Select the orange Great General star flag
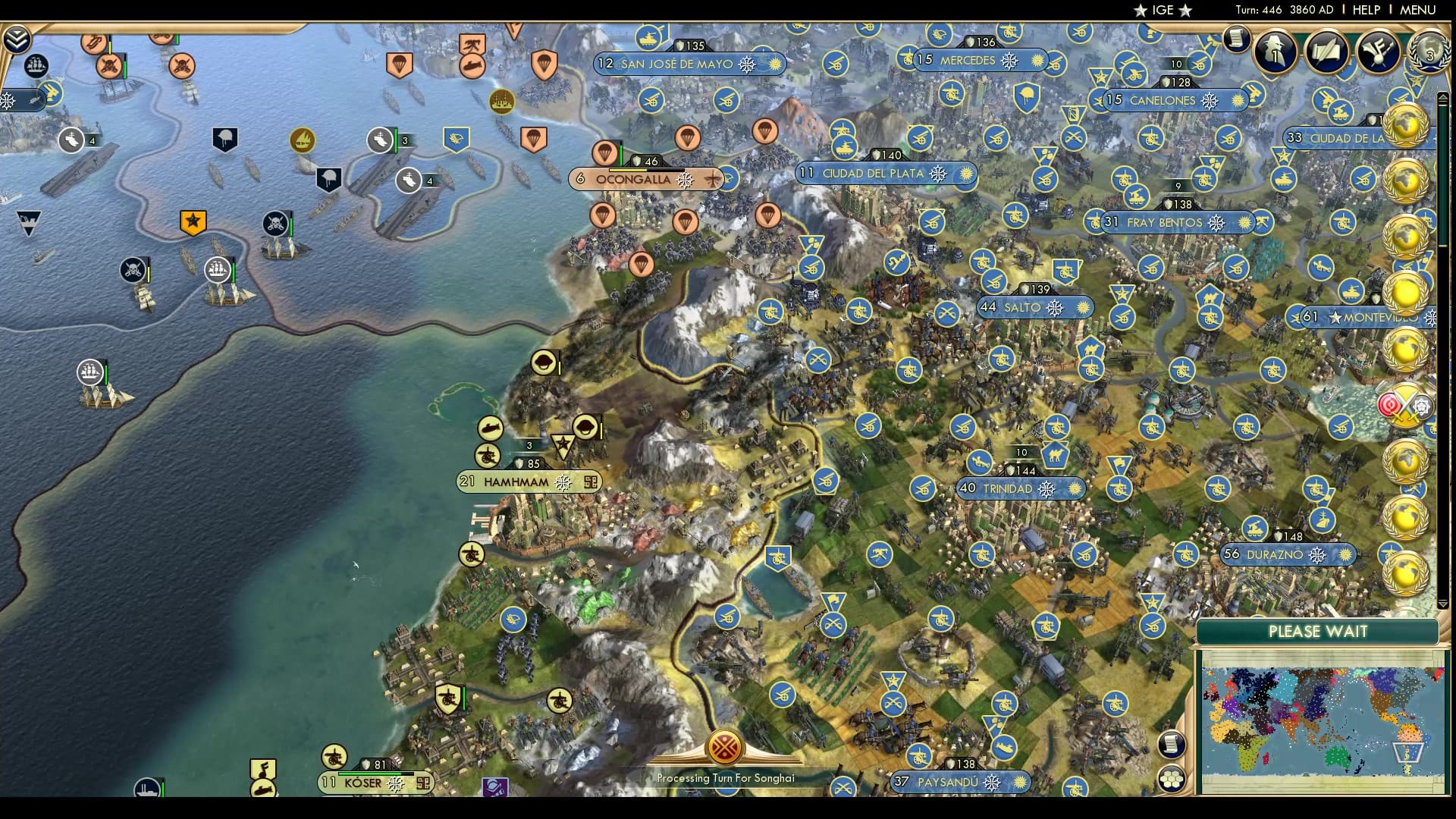This screenshot has width=1456, height=819. tap(193, 222)
